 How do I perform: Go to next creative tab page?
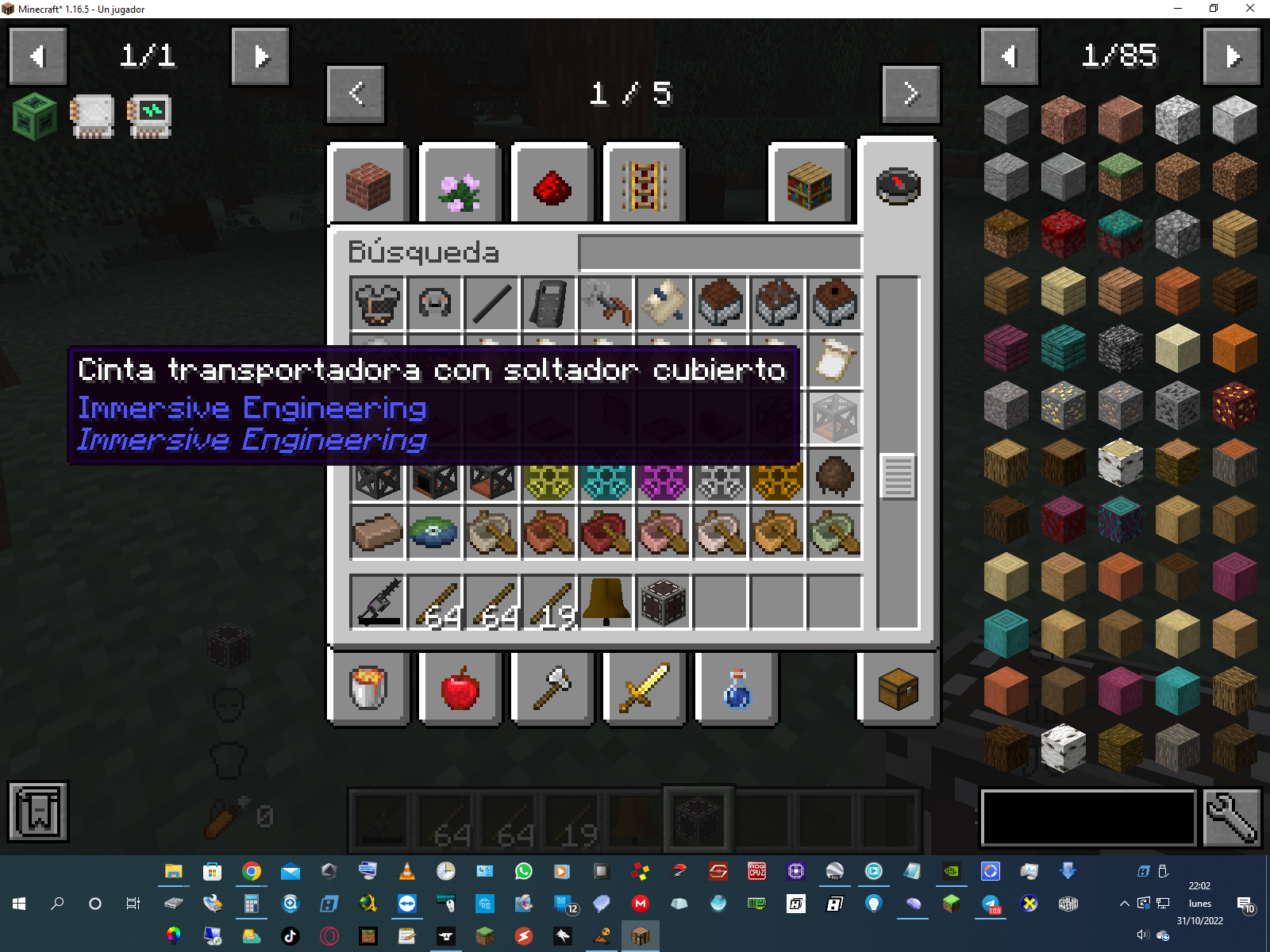(x=910, y=94)
